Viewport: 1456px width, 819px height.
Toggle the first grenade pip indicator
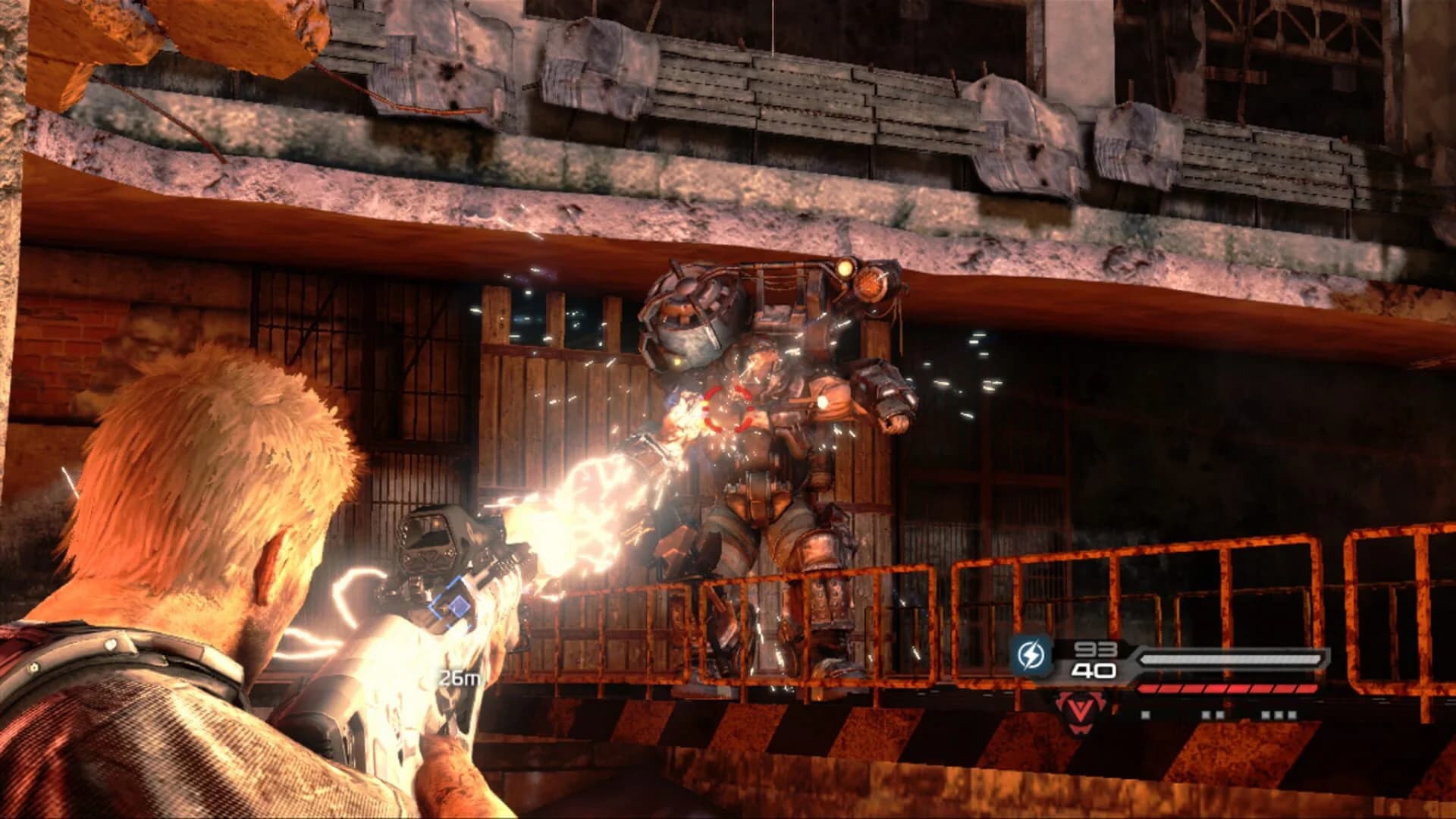(1147, 714)
